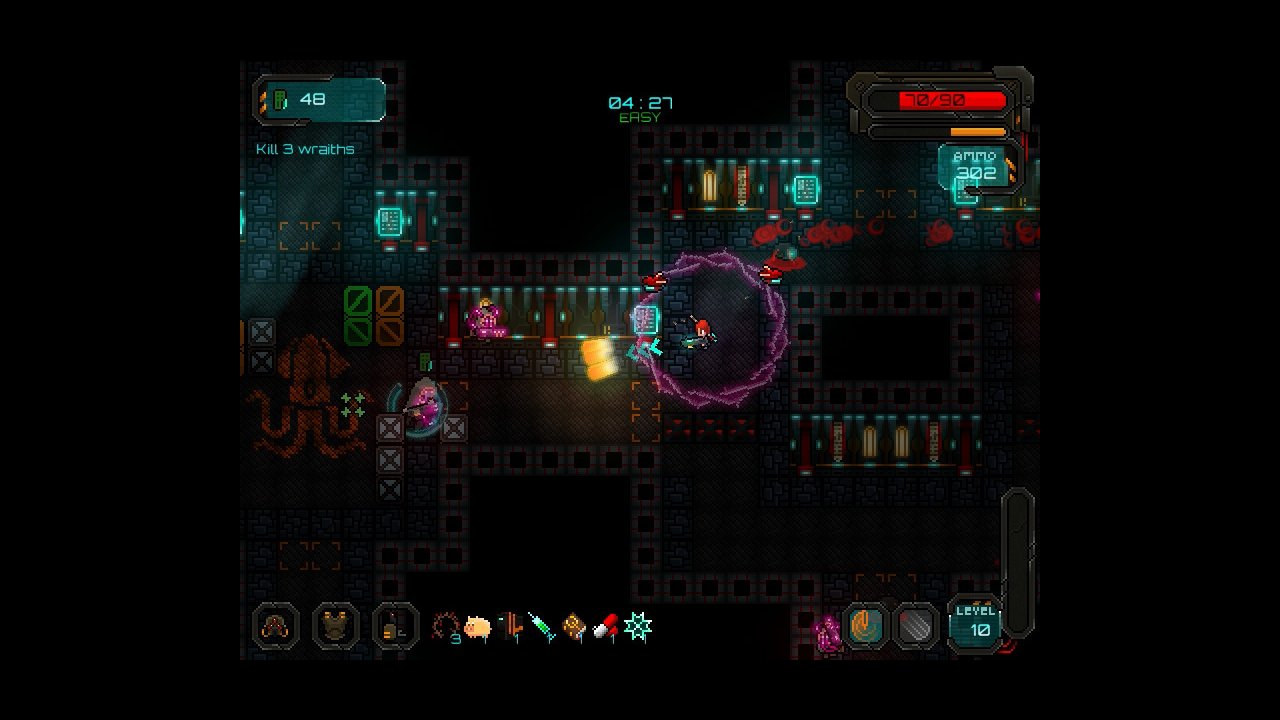Select the gas mask equipment slot
This screenshot has width=1280, height=720.
(275, 627)
